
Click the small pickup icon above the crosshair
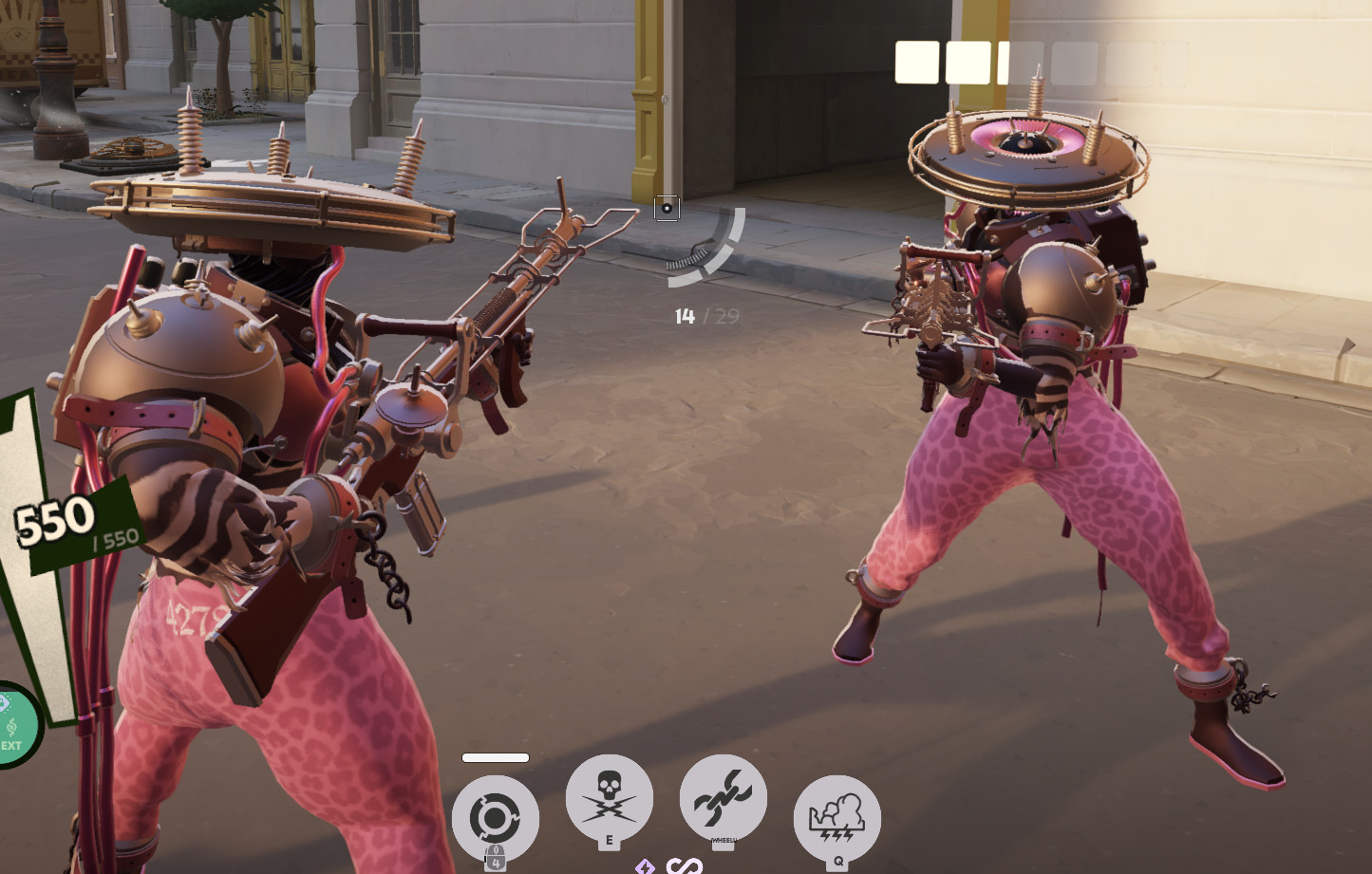click(667, 209)
